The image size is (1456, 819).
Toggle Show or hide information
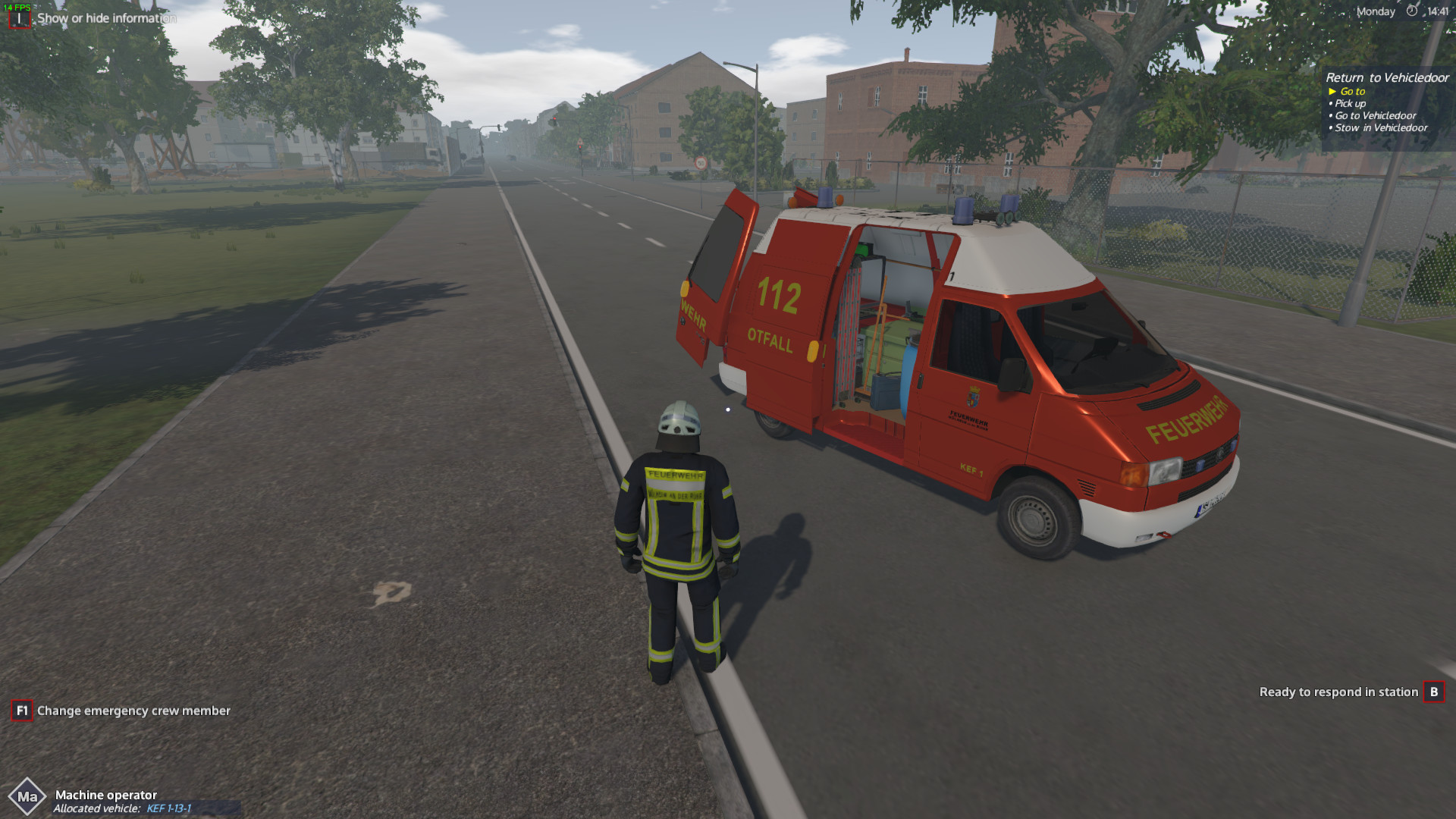pos(106,17)
